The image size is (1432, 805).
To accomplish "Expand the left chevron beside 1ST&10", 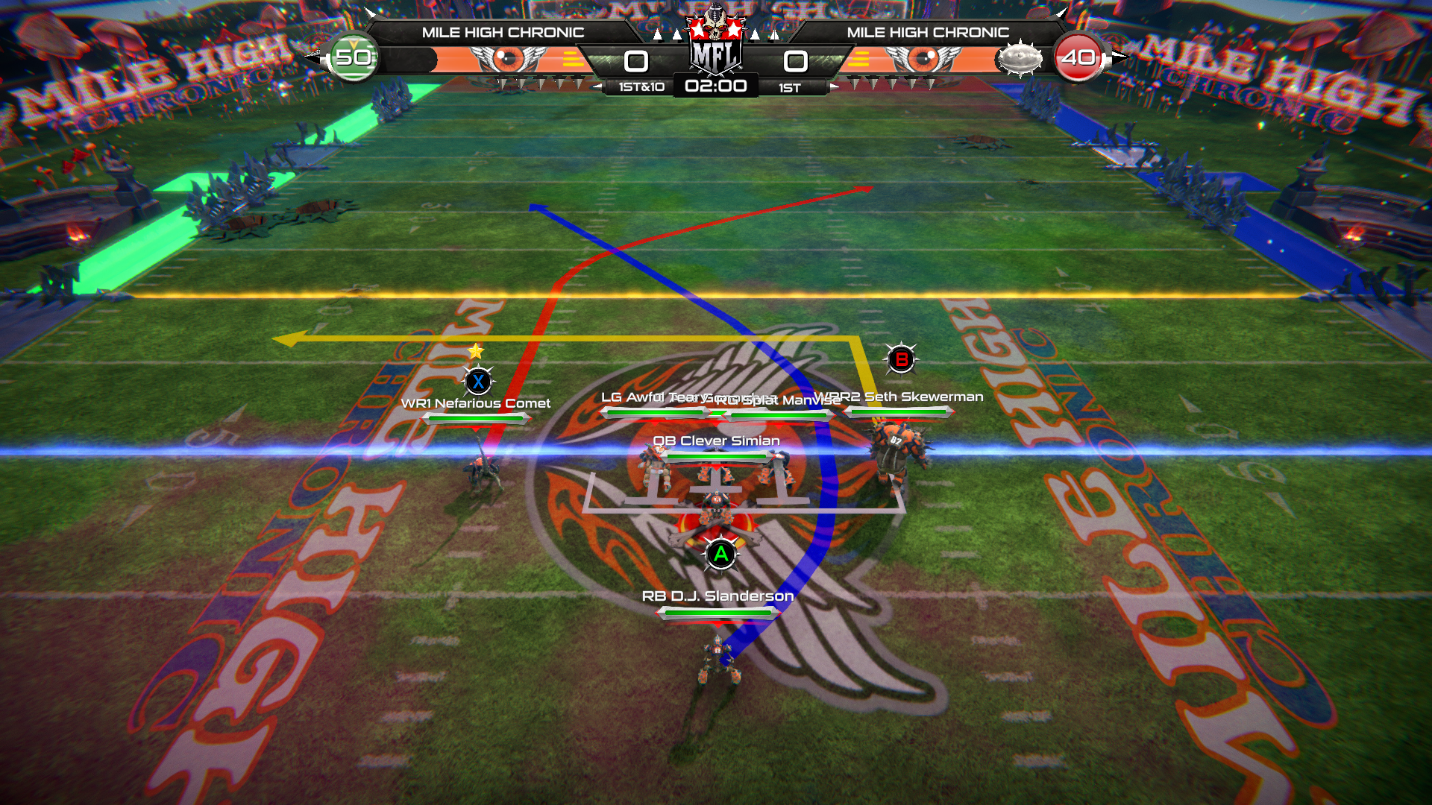I will tap(596, 86).
